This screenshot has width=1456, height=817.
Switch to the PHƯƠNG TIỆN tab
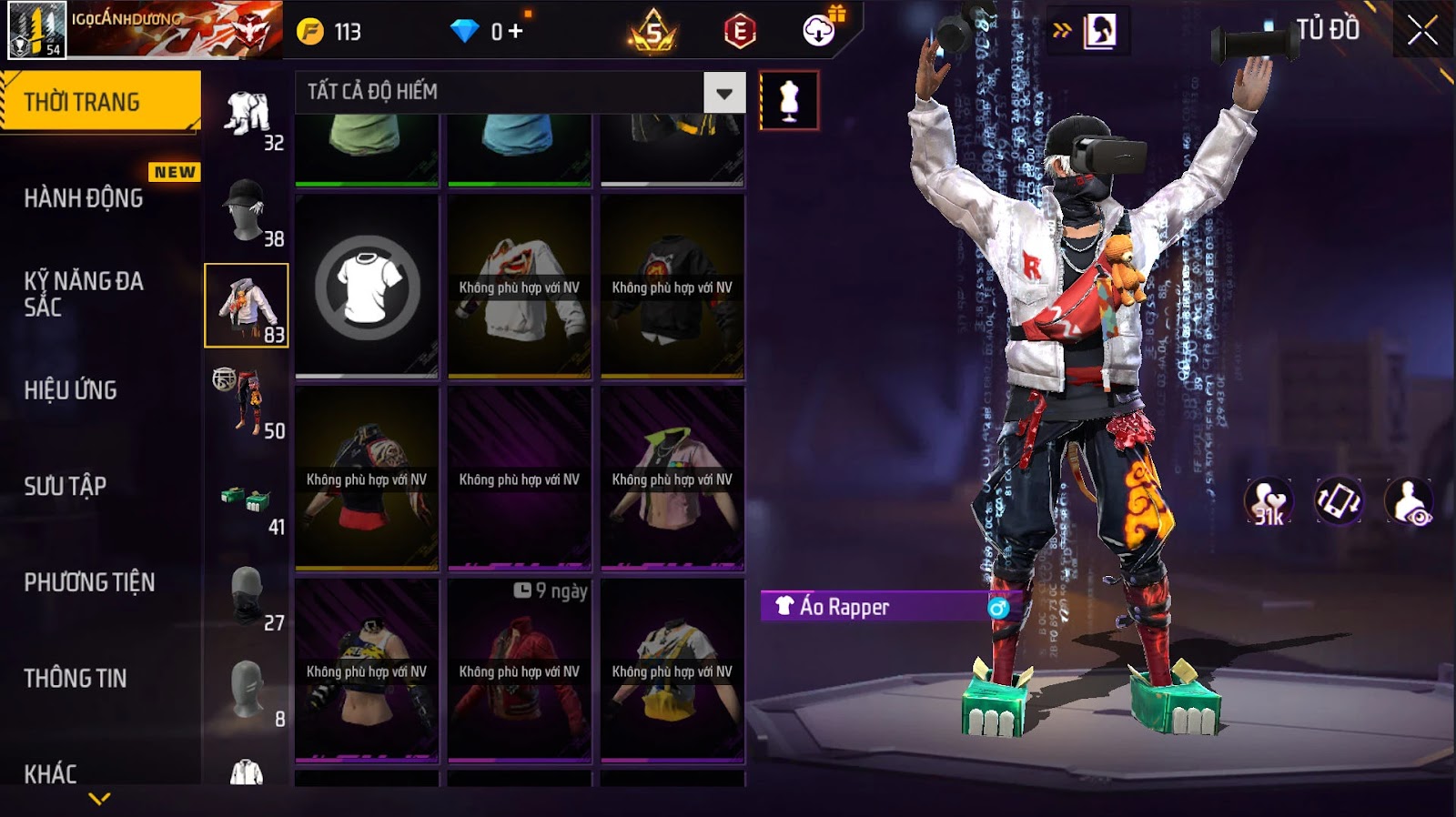coord(89,582)
